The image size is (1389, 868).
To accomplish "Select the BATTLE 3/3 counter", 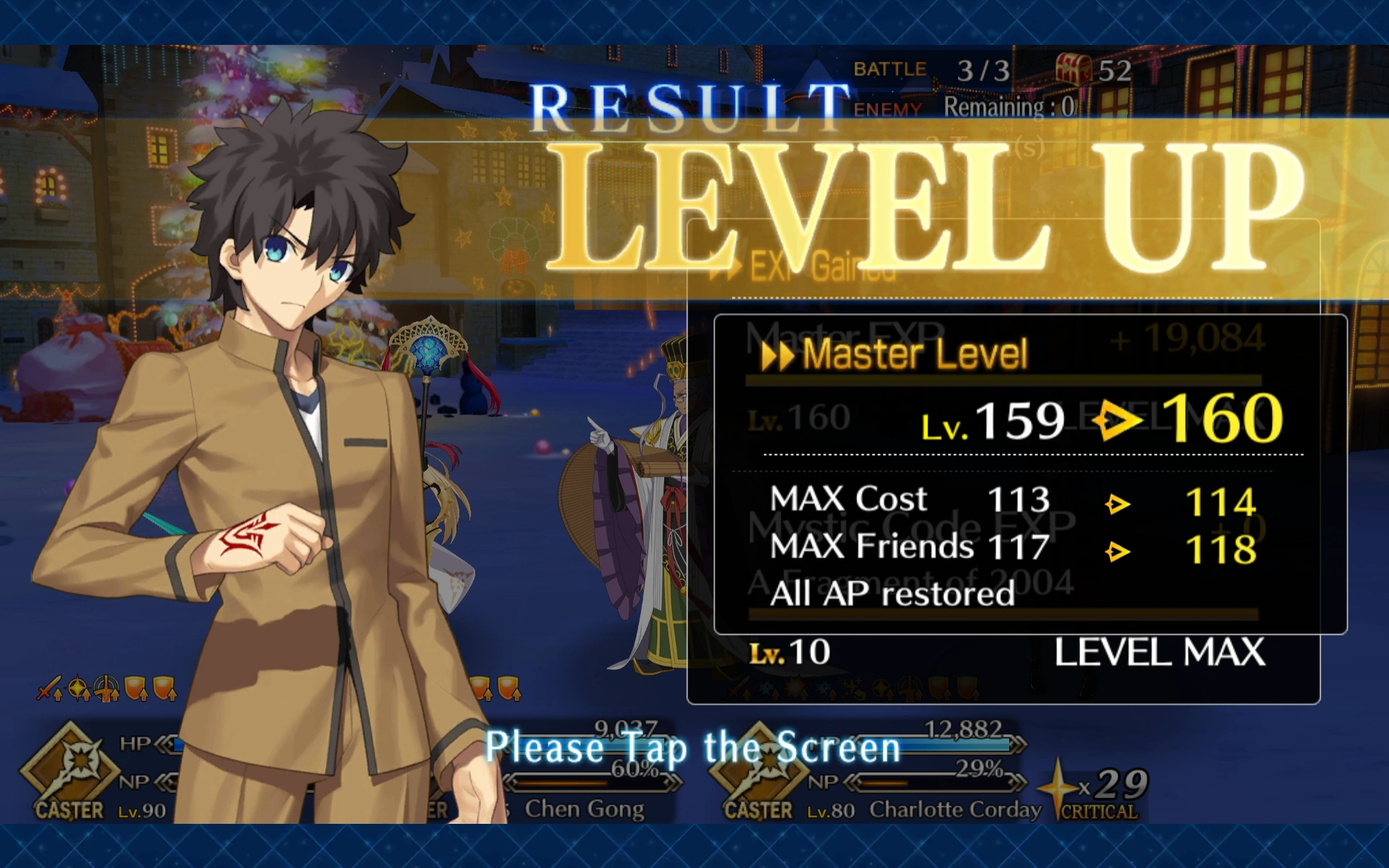I will pyautogui.click(x=933, y=69).
